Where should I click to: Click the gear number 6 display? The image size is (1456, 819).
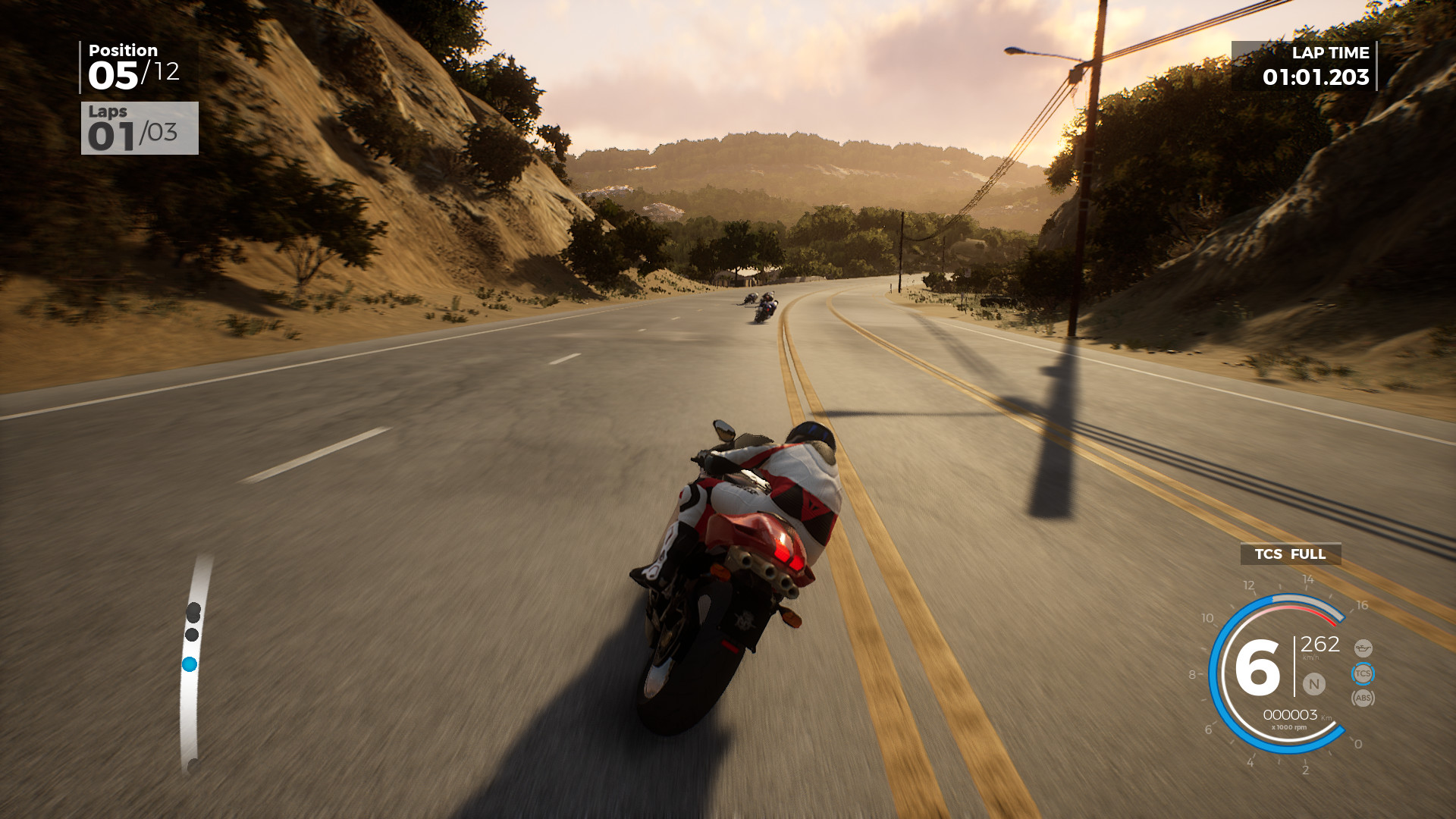[x=1257, y=666]
